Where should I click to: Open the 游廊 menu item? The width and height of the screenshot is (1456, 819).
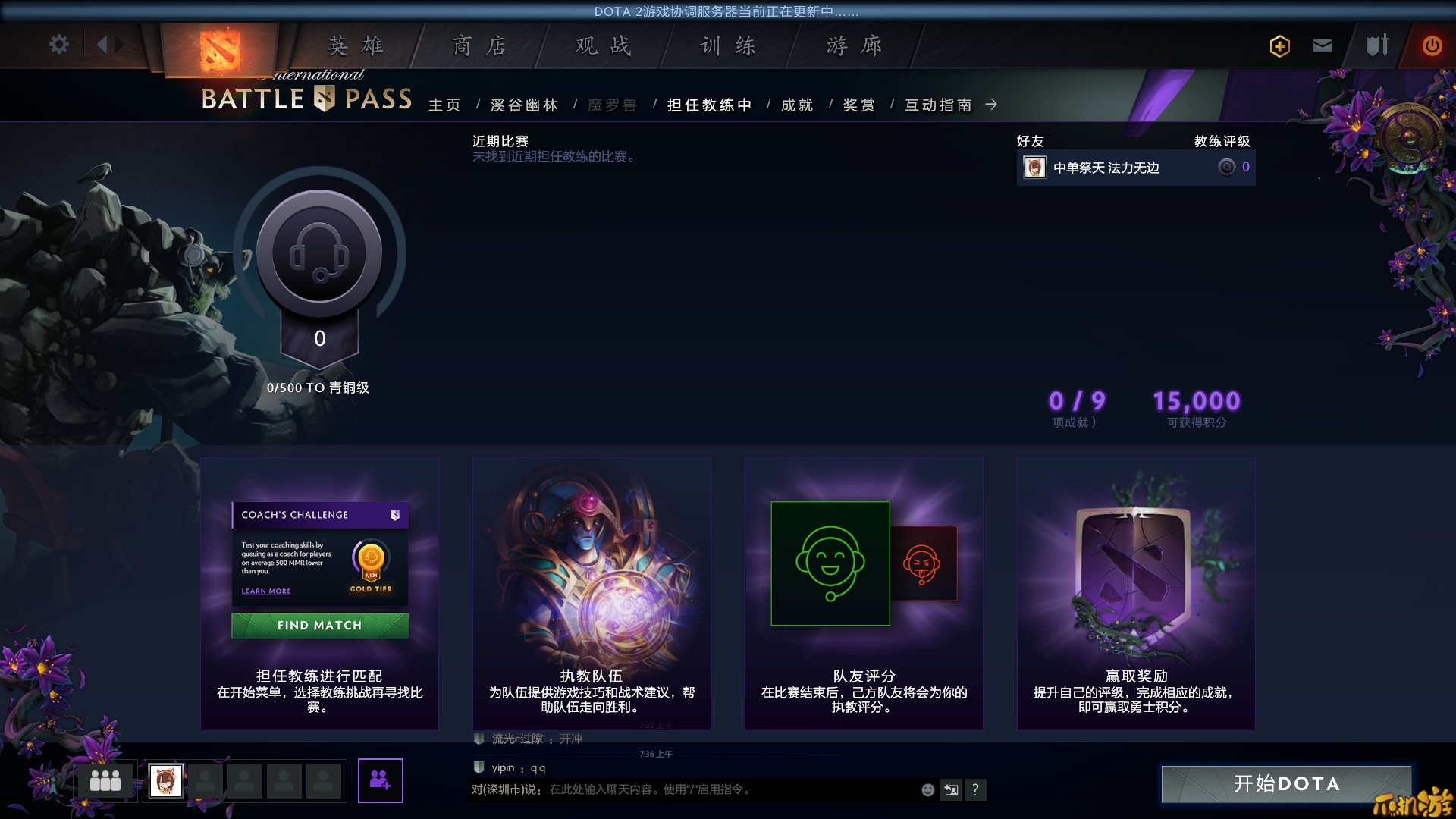853,45
